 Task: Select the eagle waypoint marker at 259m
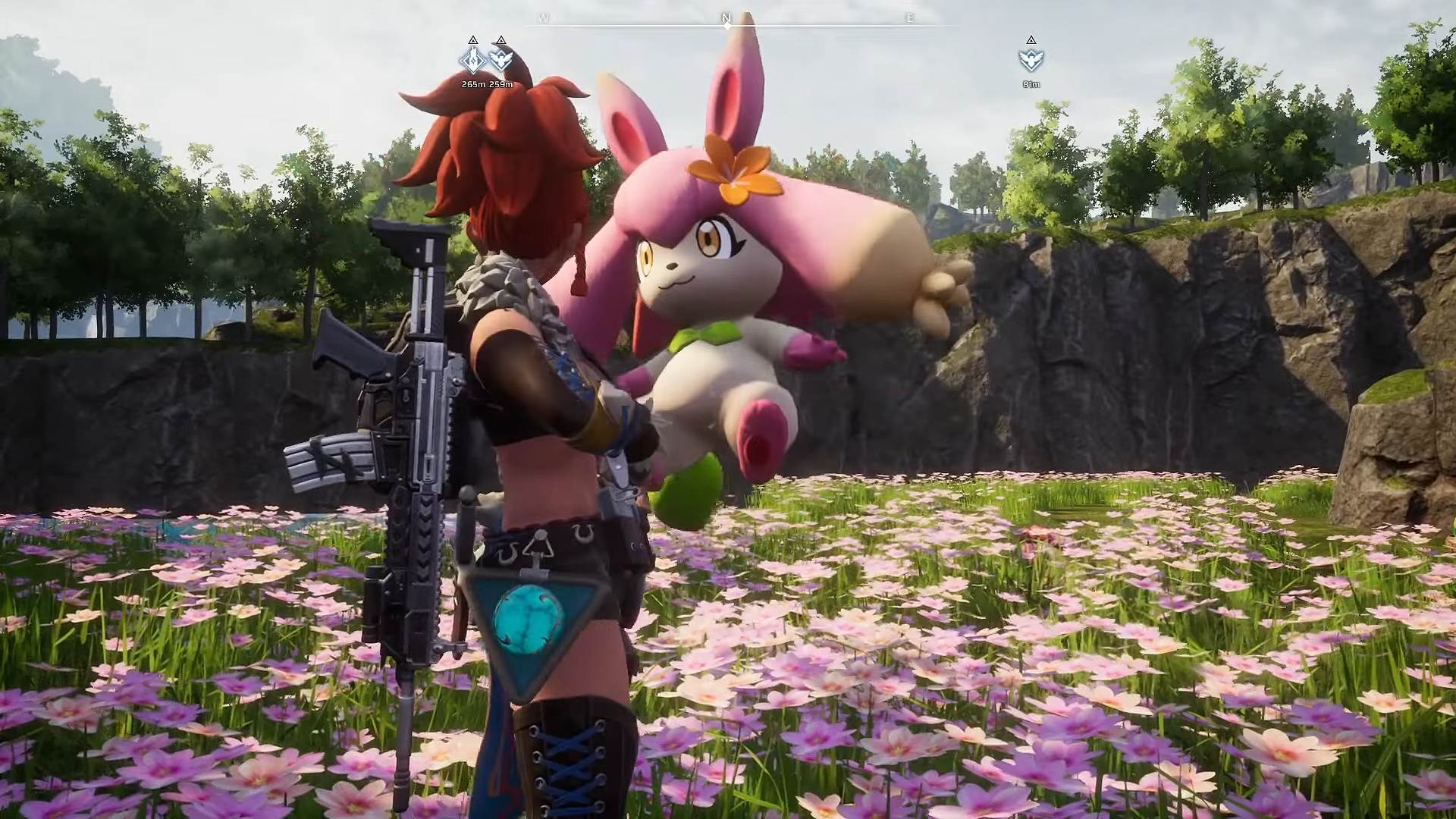500,60
